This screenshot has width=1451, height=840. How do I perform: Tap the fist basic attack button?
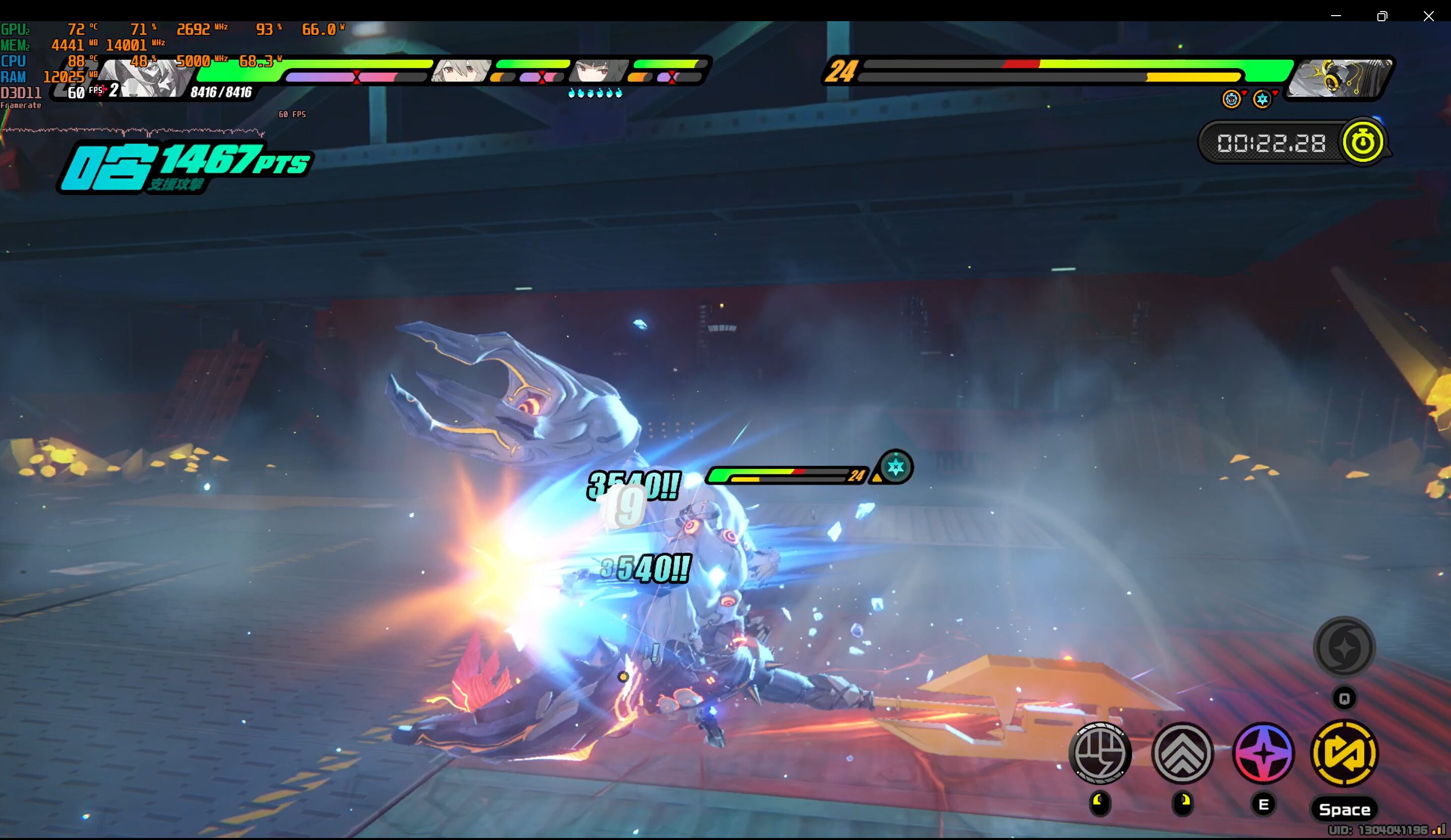(x=1100, y=753)
